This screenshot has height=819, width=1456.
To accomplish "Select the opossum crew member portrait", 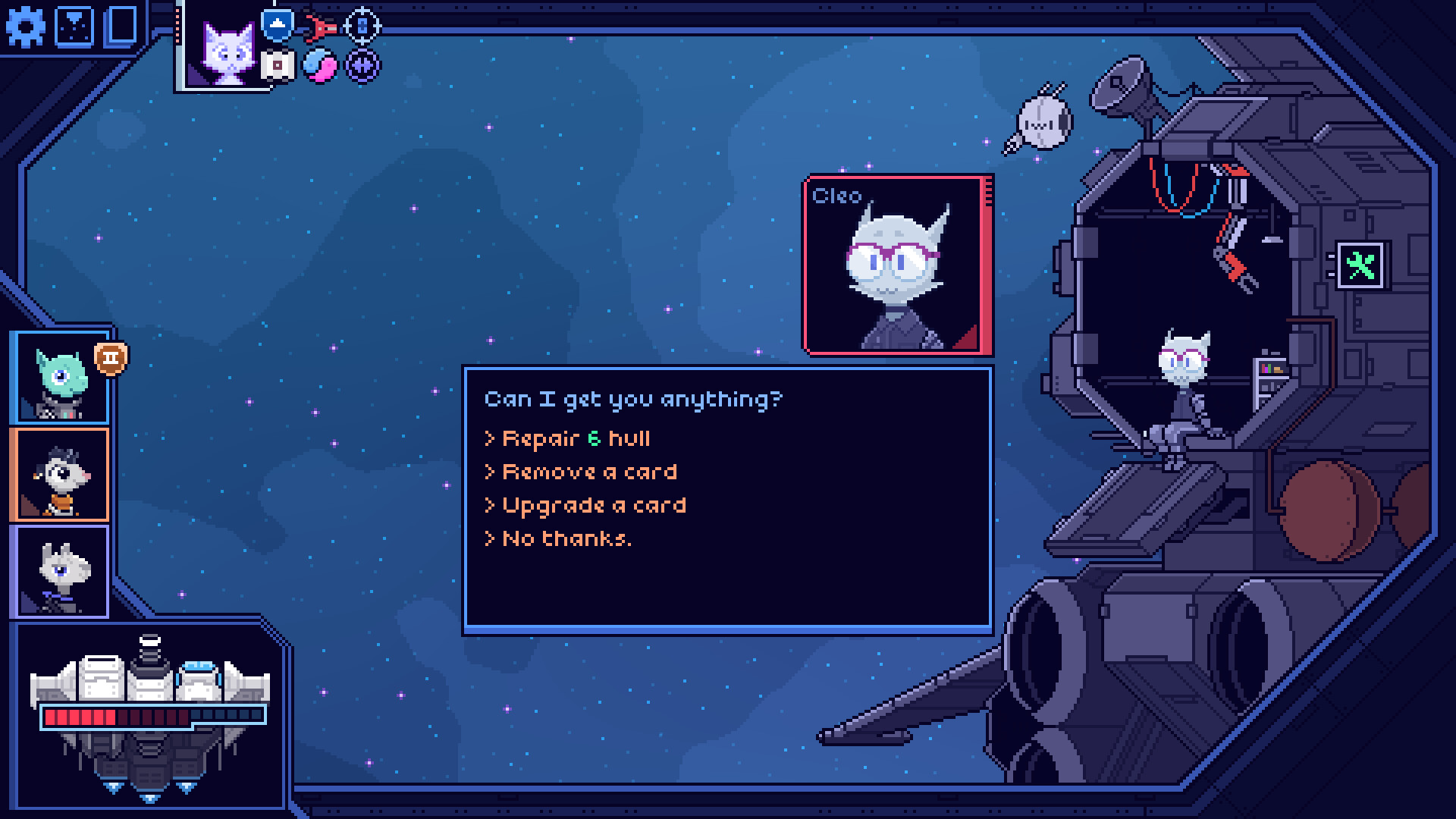I will (x=61, y=474).
